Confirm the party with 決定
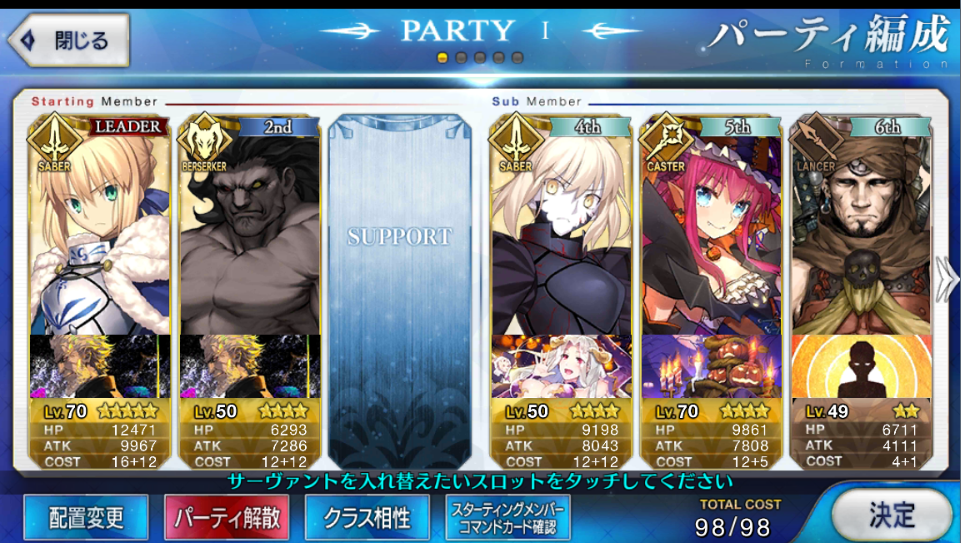Viewport: 961px width, 543px height. click(891, 515)
